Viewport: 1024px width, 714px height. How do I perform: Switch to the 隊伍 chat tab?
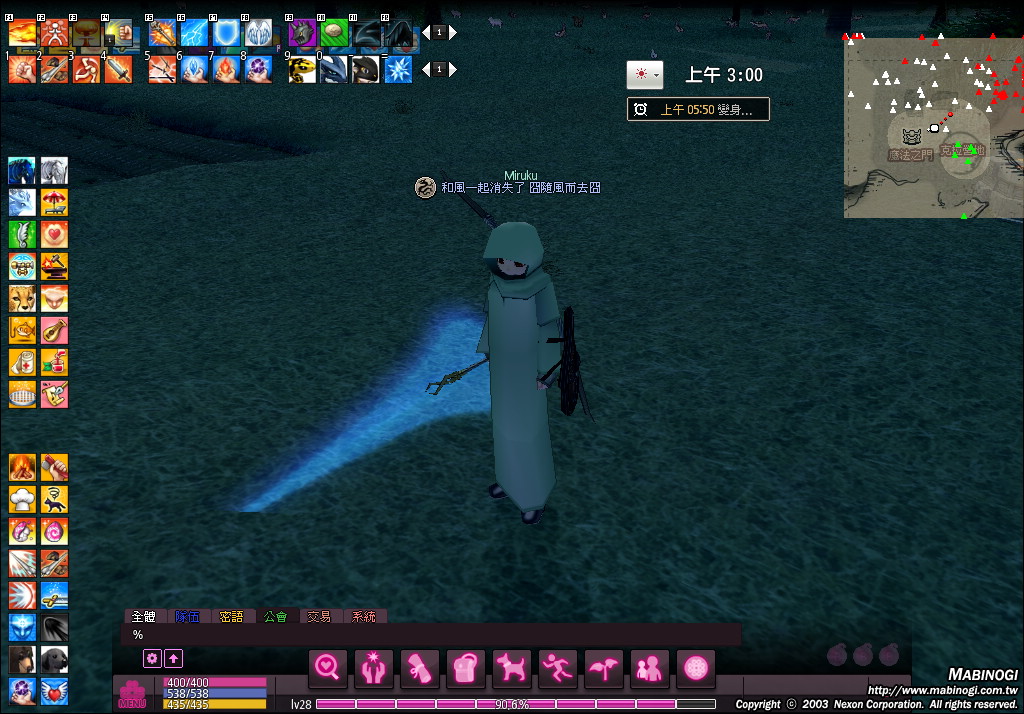(187, 616)
